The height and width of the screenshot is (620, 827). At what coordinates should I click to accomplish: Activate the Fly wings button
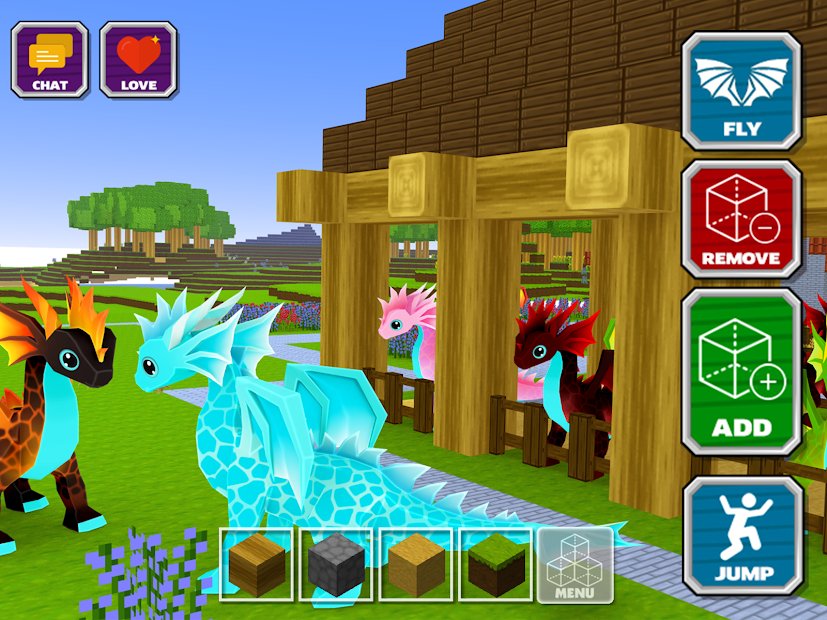tap(741, 91)
